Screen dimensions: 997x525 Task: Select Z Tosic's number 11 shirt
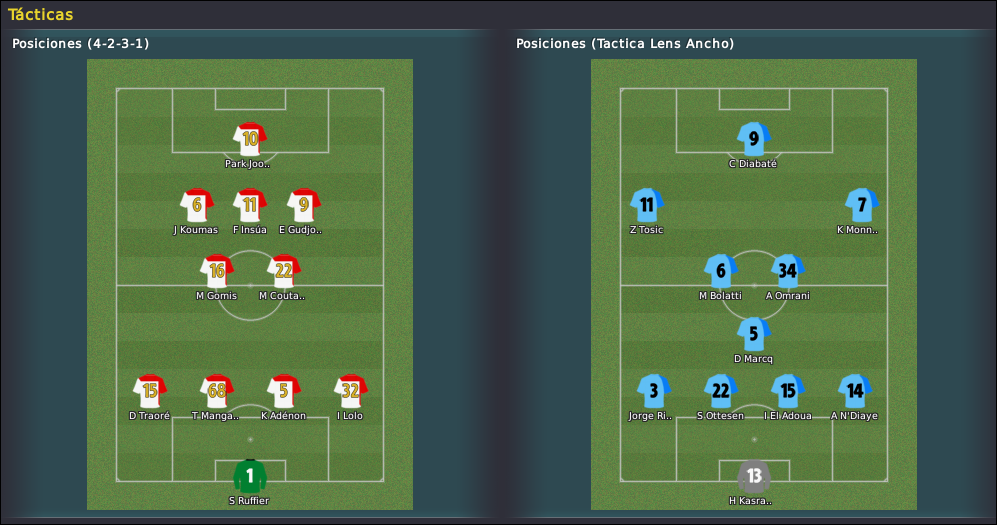[x=647, y=205]
